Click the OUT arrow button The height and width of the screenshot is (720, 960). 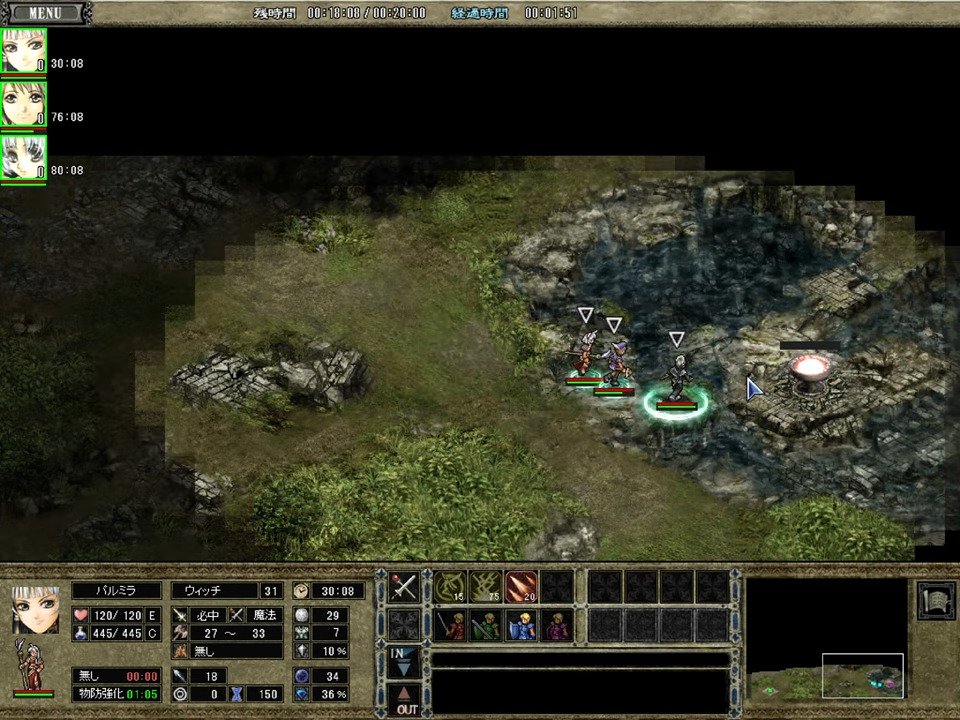404,697
